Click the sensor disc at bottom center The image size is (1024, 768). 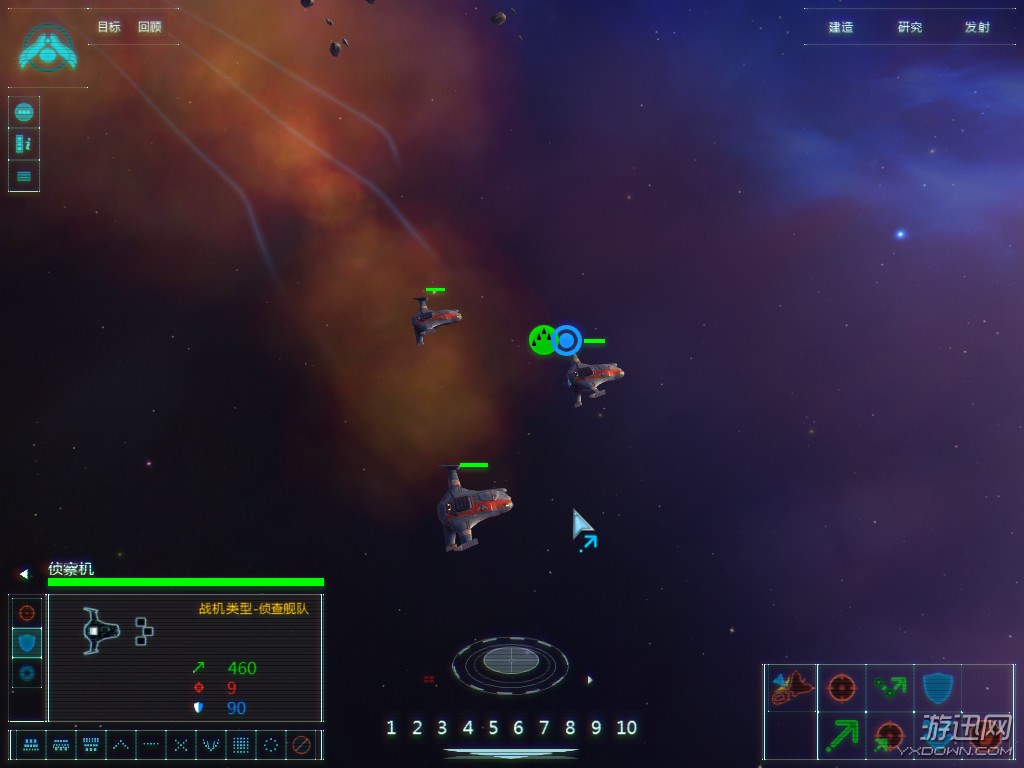510,662
